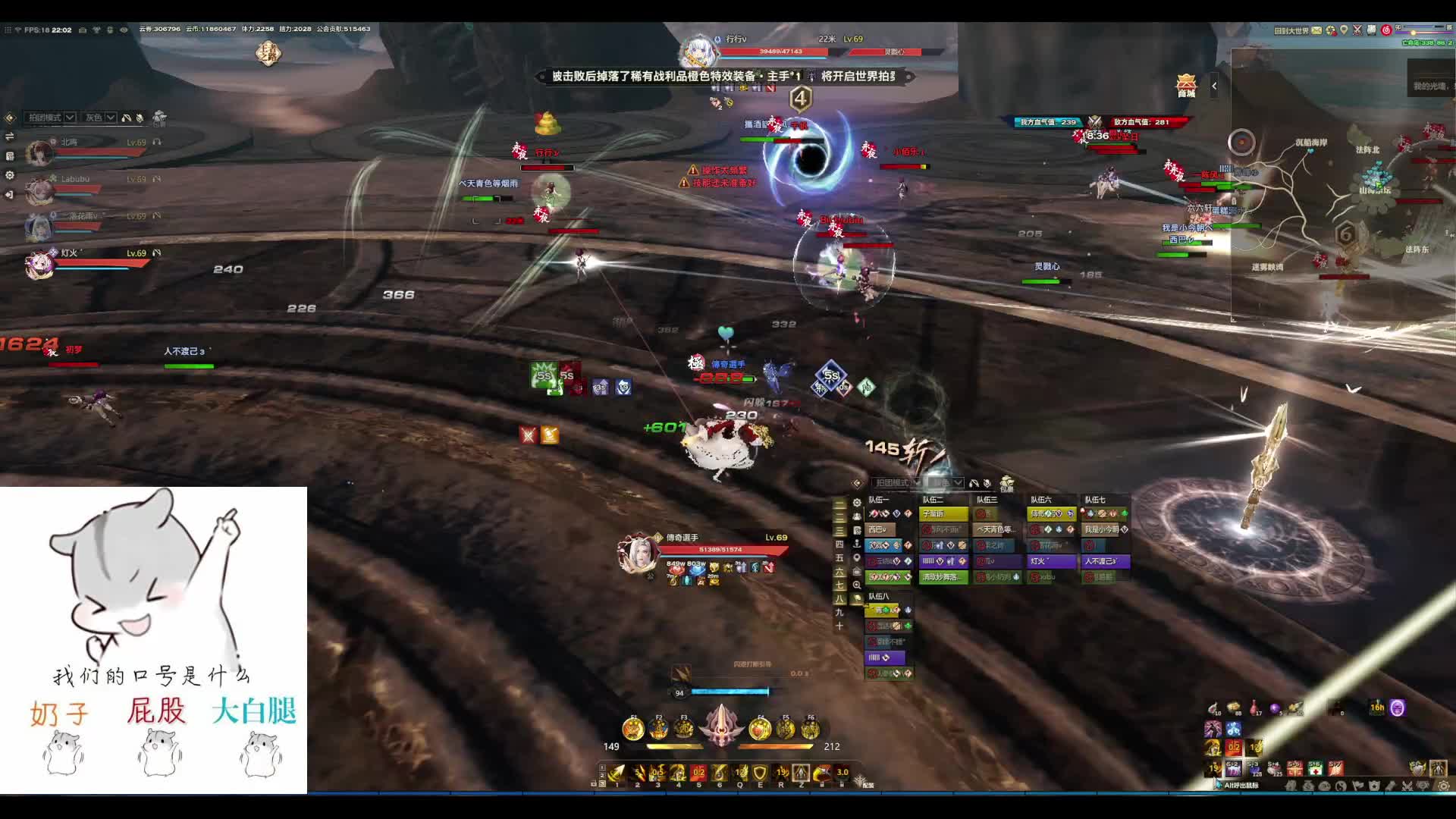Open the raid frame settings gear
Screen dimensions: 1456x819
(x=857, y=502)
